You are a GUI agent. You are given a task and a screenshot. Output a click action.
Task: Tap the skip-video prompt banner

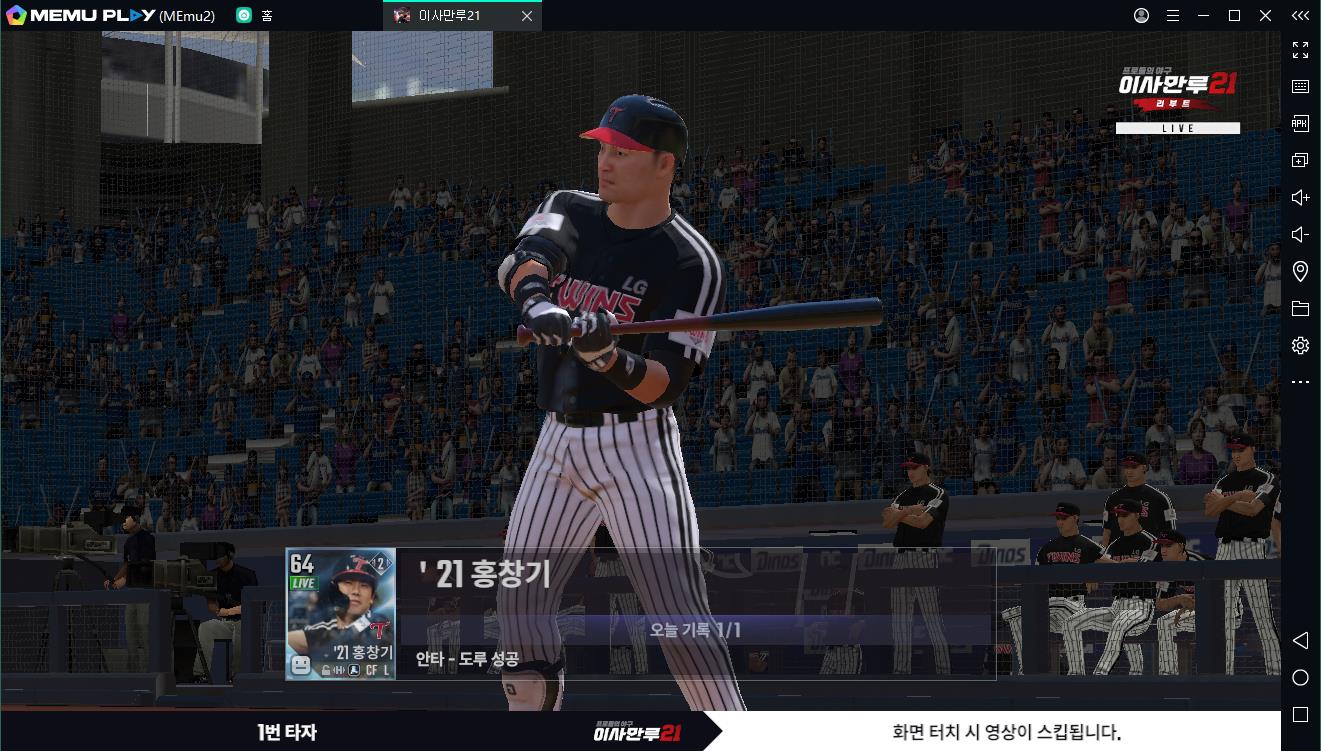[1005, 731]
